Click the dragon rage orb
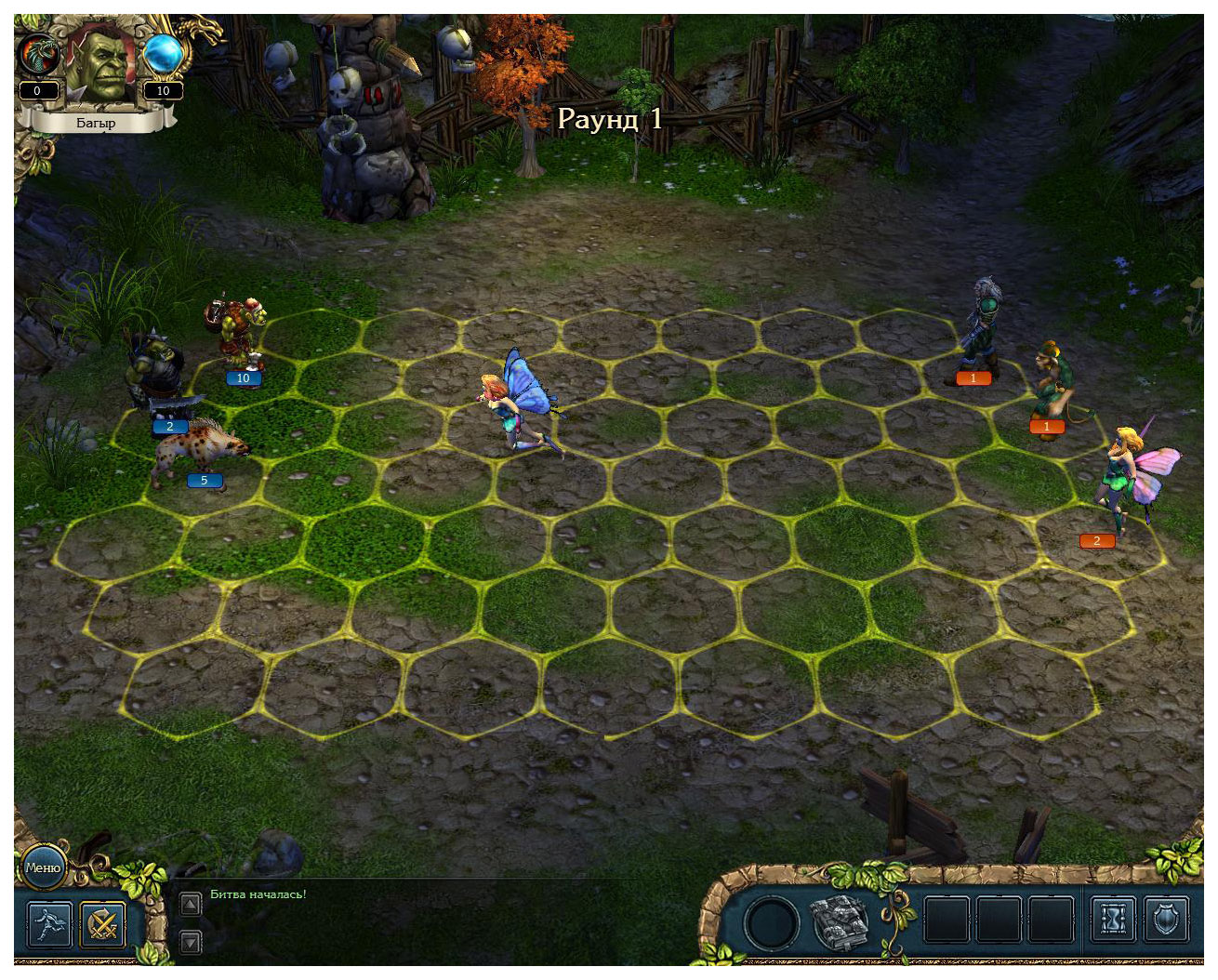This screenshot has height=980, width=1218. pyautogui.click(x=39, y=55)
